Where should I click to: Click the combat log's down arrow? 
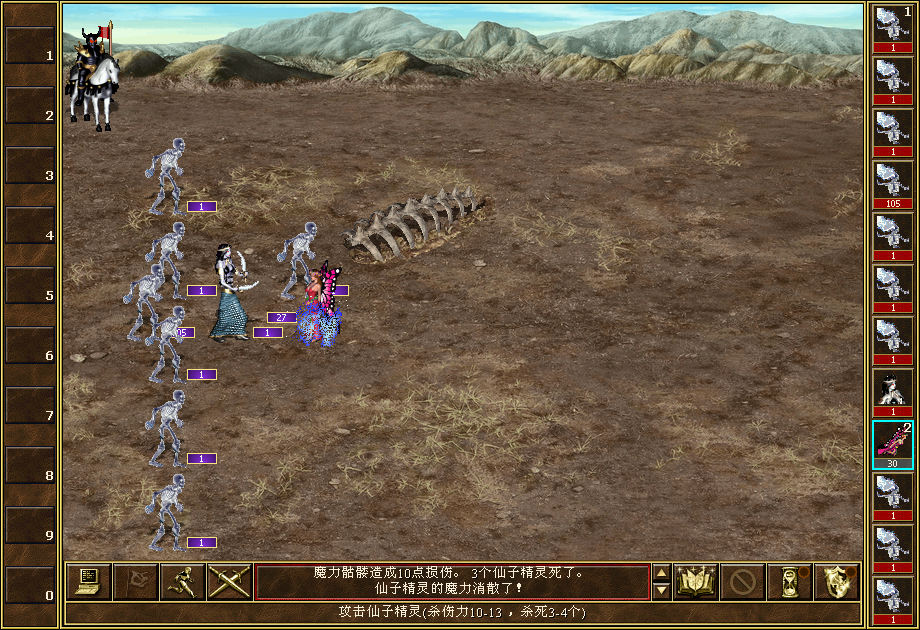[x=661, y=591]
